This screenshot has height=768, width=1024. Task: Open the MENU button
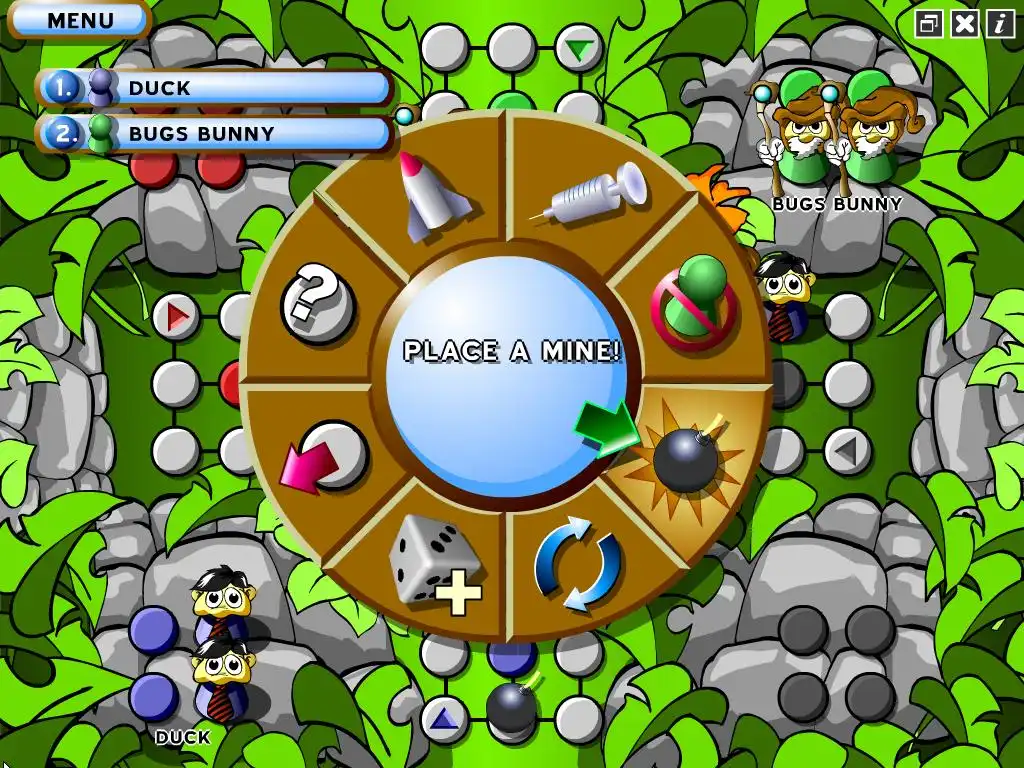point(80,20)
